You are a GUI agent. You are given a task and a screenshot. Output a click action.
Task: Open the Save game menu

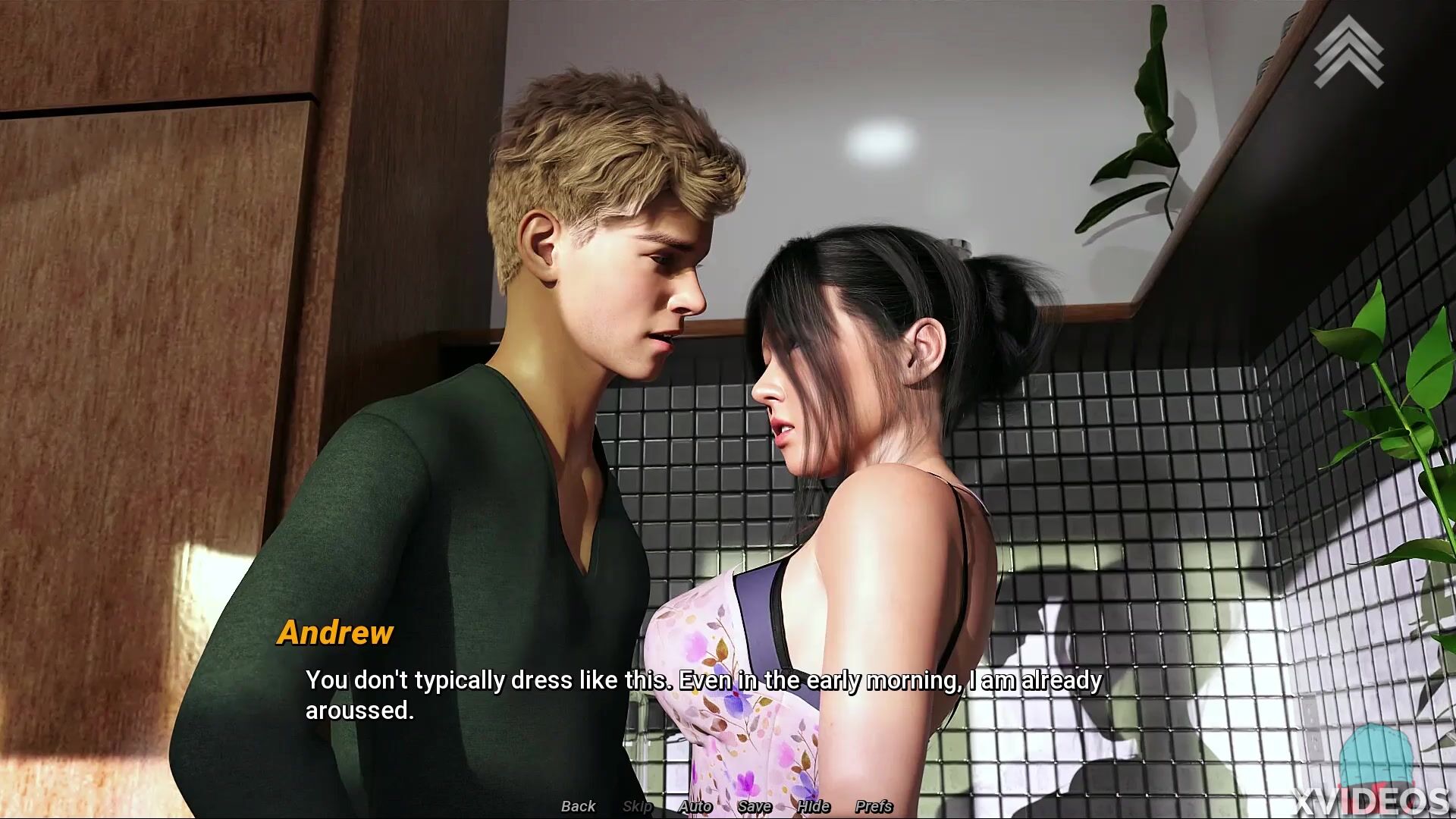pyautogui.click(x=754, y=806)
